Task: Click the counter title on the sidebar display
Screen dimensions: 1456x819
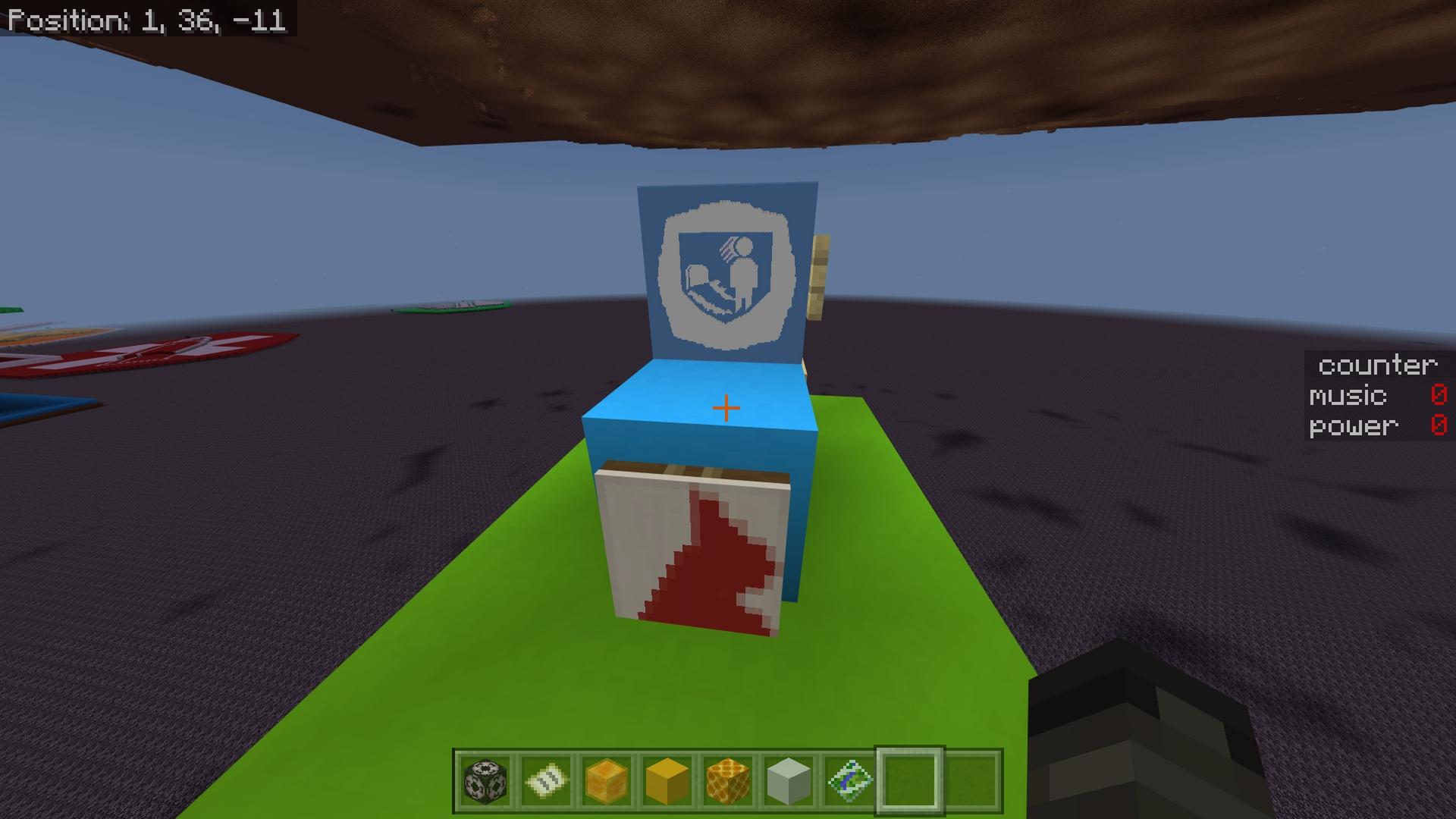Action: 1378,366
